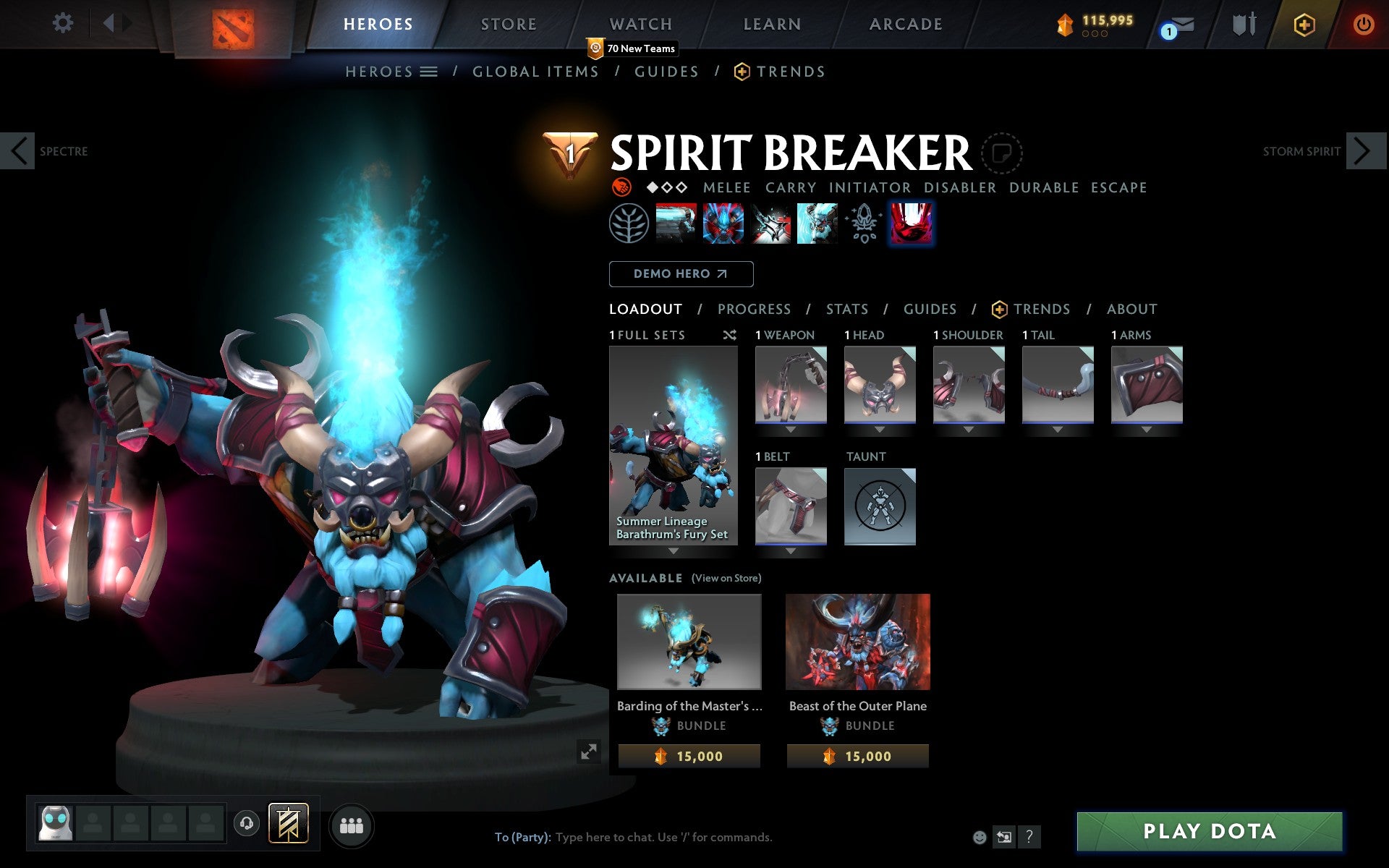Select the Beast of the Outer Plane bundle thumbnail
The image size is (1389, 868).
857,641
